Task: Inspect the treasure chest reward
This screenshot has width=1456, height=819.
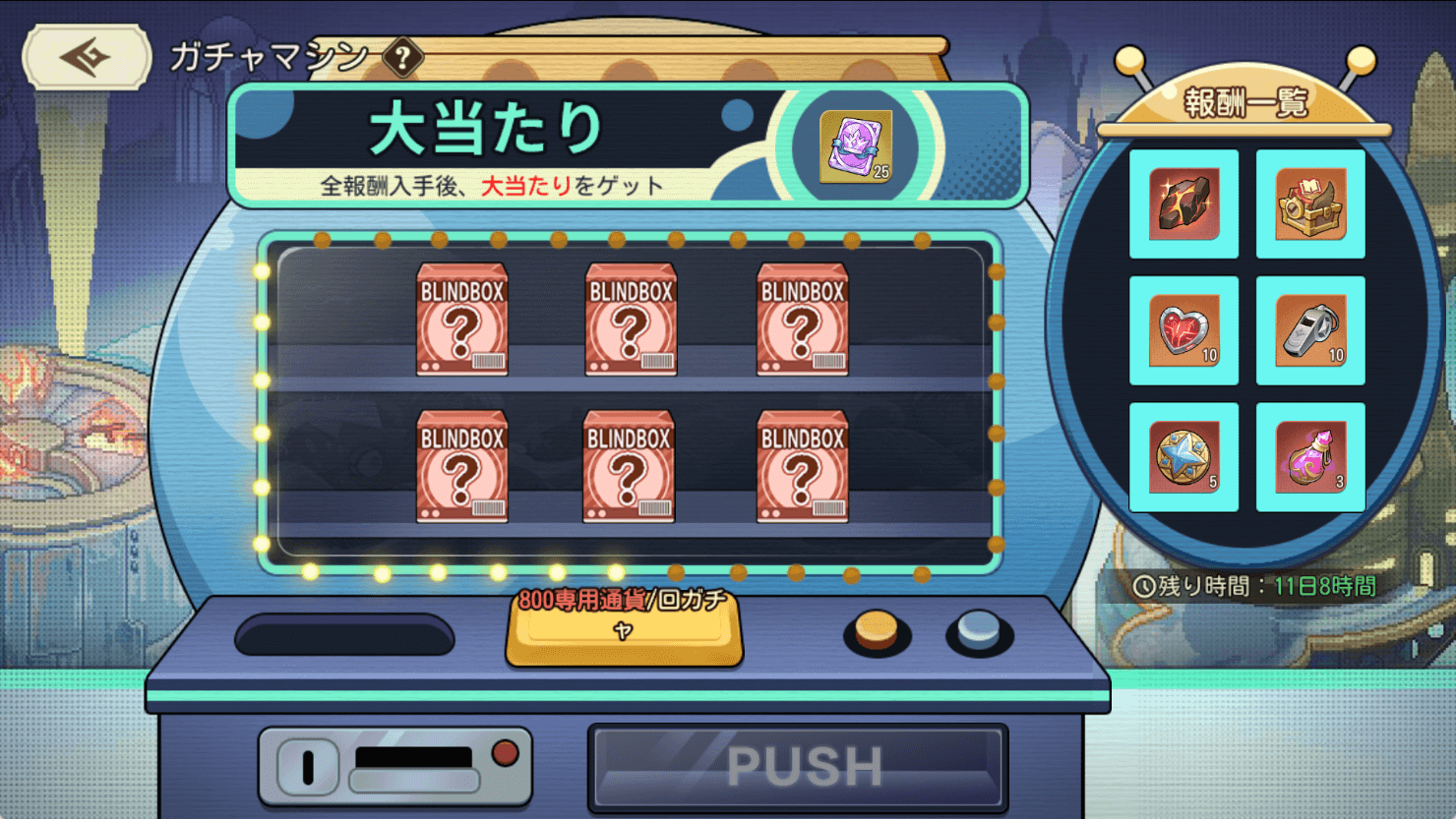Action: tap(1310, 204)
